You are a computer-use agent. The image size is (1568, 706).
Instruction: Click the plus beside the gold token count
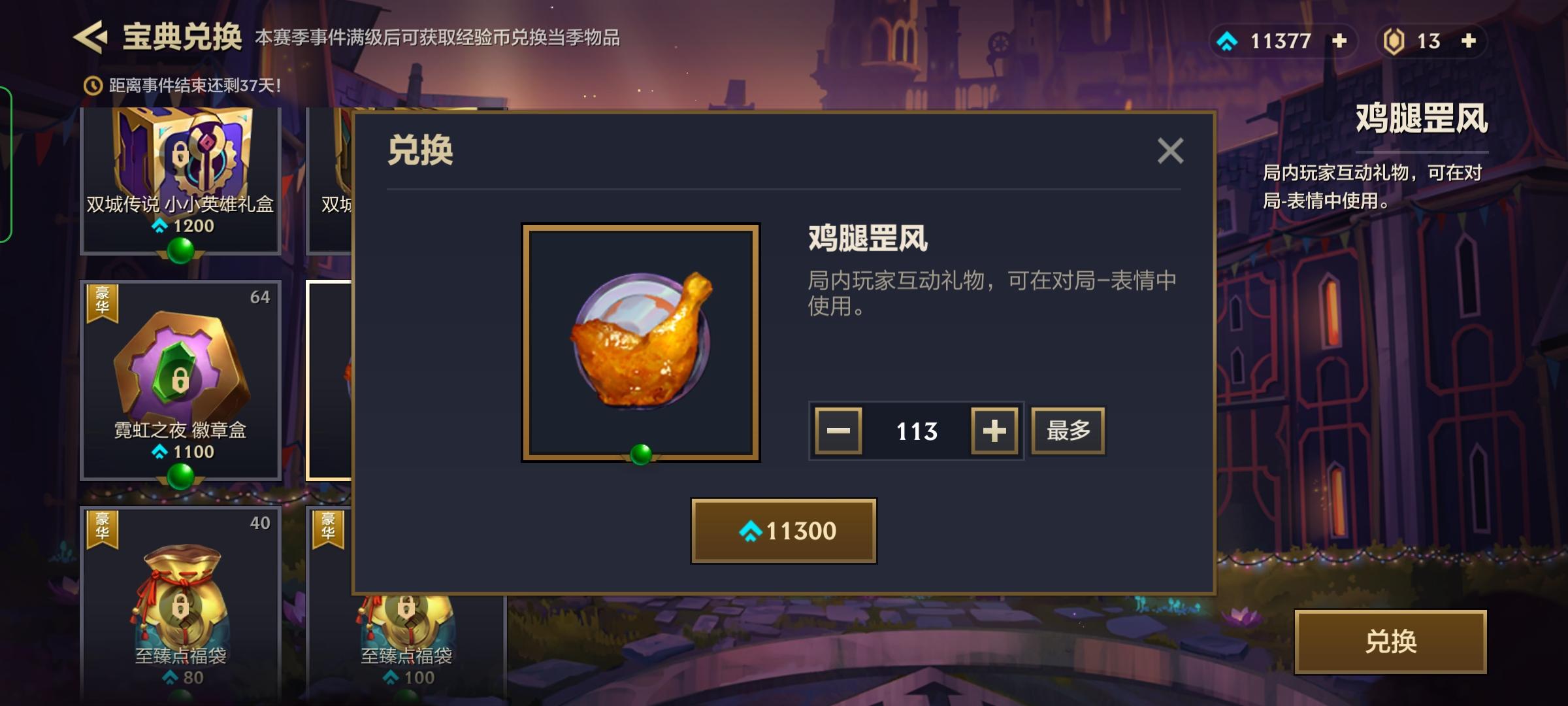(1470, 41)
